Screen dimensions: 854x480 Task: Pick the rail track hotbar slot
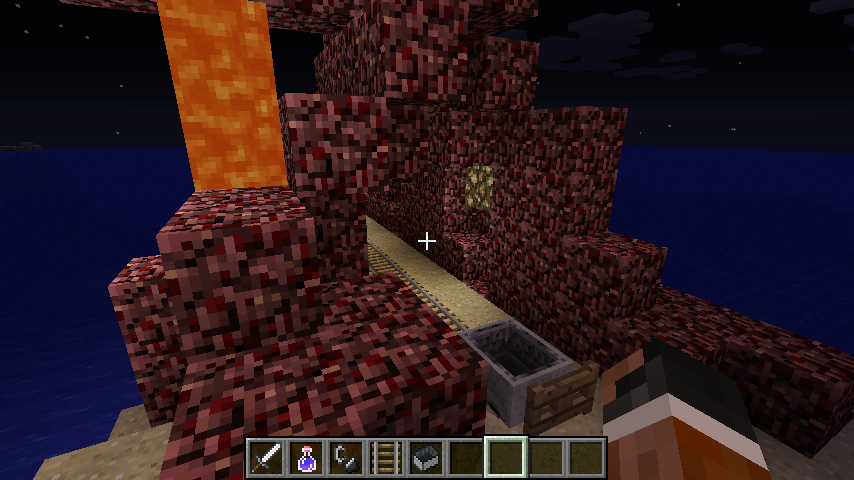point(386,457)
